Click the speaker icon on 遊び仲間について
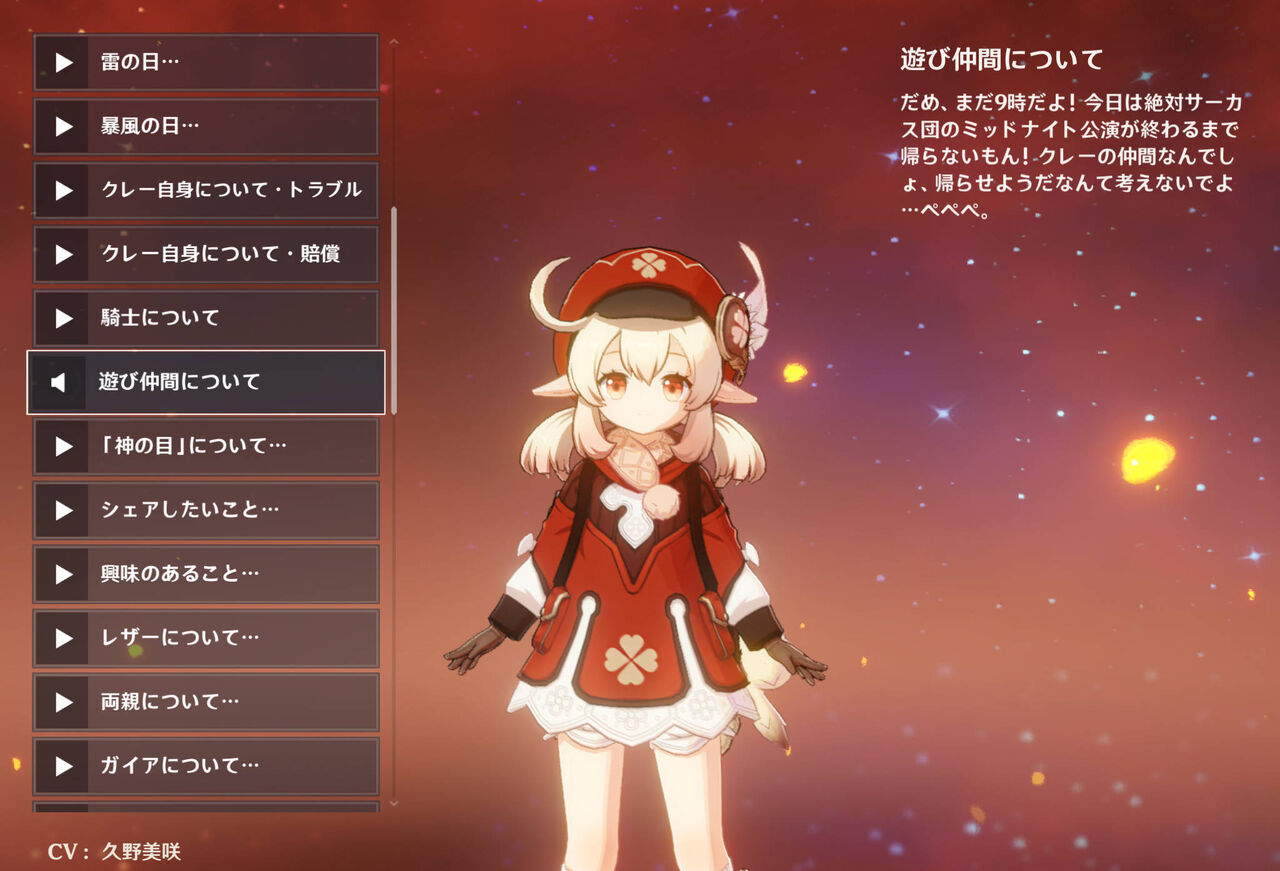The height and width of the screenshot is (871, 1280). coord(58,383)
